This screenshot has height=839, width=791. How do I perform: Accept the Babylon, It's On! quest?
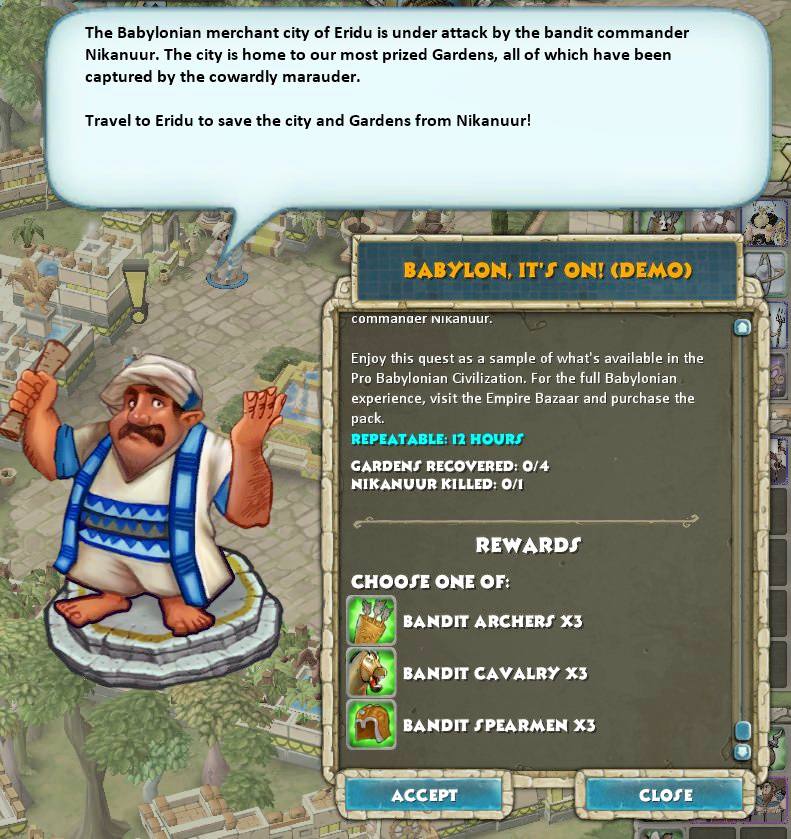tap(423, 795)
